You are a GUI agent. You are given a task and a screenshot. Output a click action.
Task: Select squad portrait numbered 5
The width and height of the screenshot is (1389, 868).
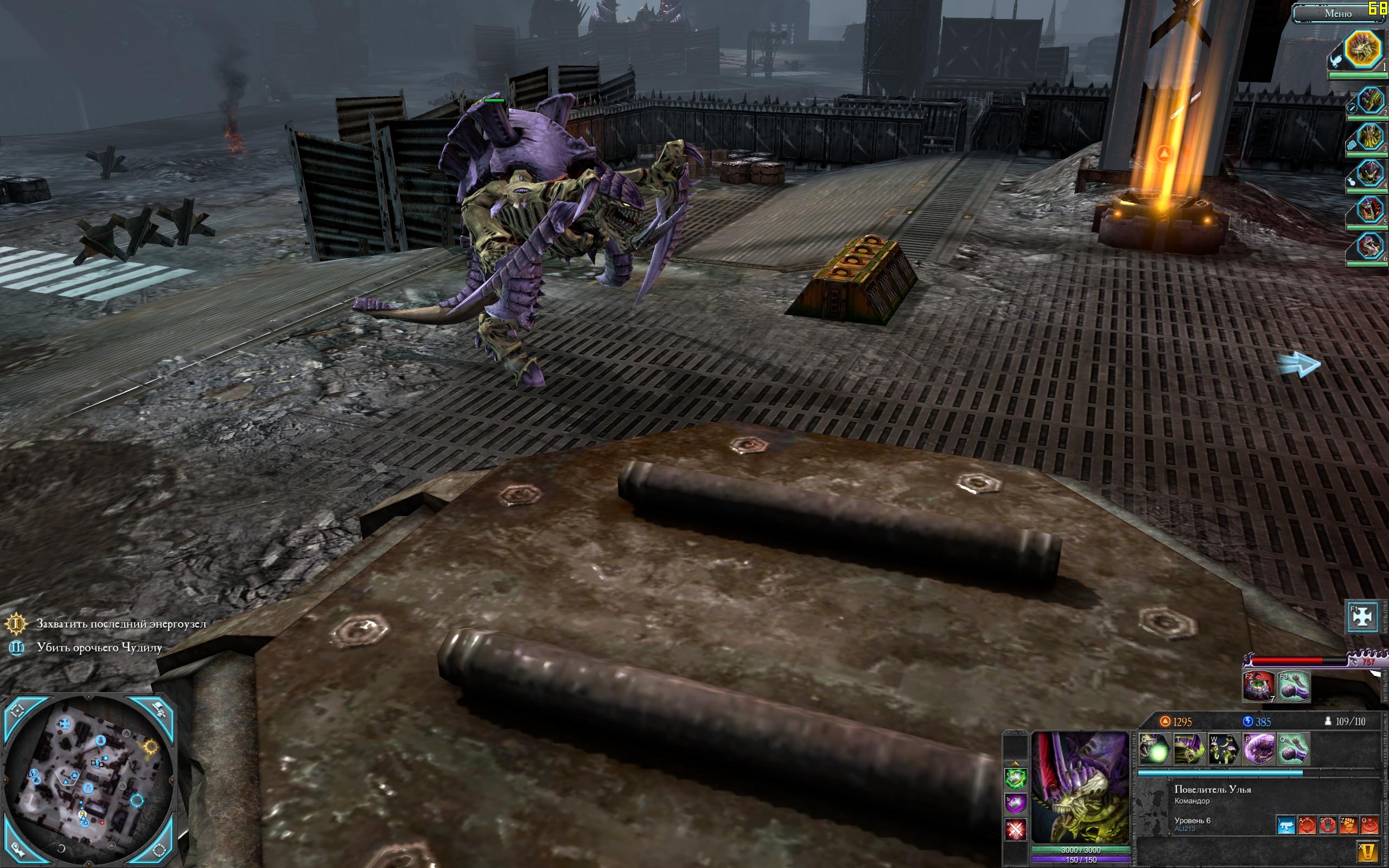pyautogui.click(x=1369, y=210)
